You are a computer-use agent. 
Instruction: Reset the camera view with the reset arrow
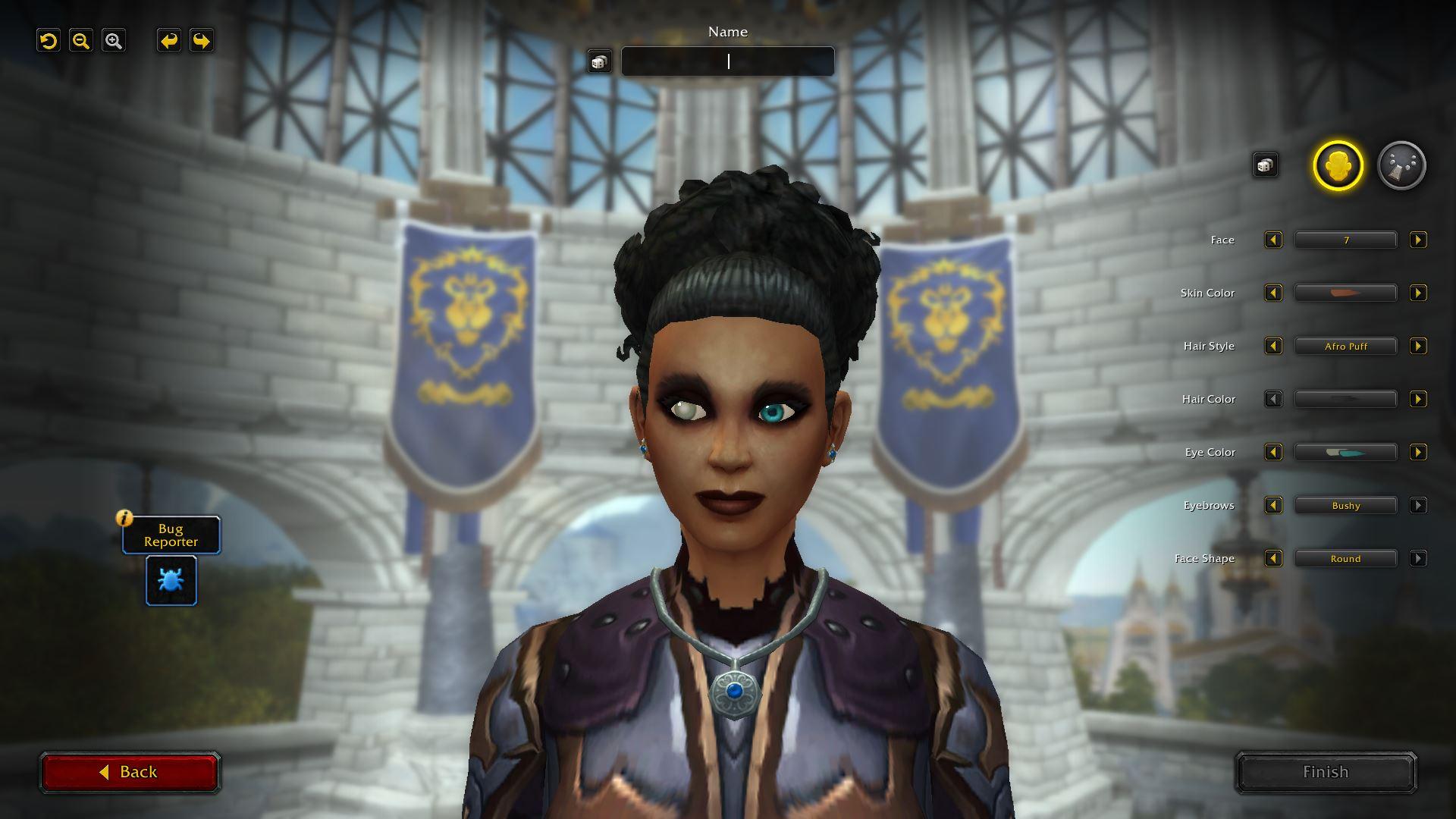click(x=49, y=41)
